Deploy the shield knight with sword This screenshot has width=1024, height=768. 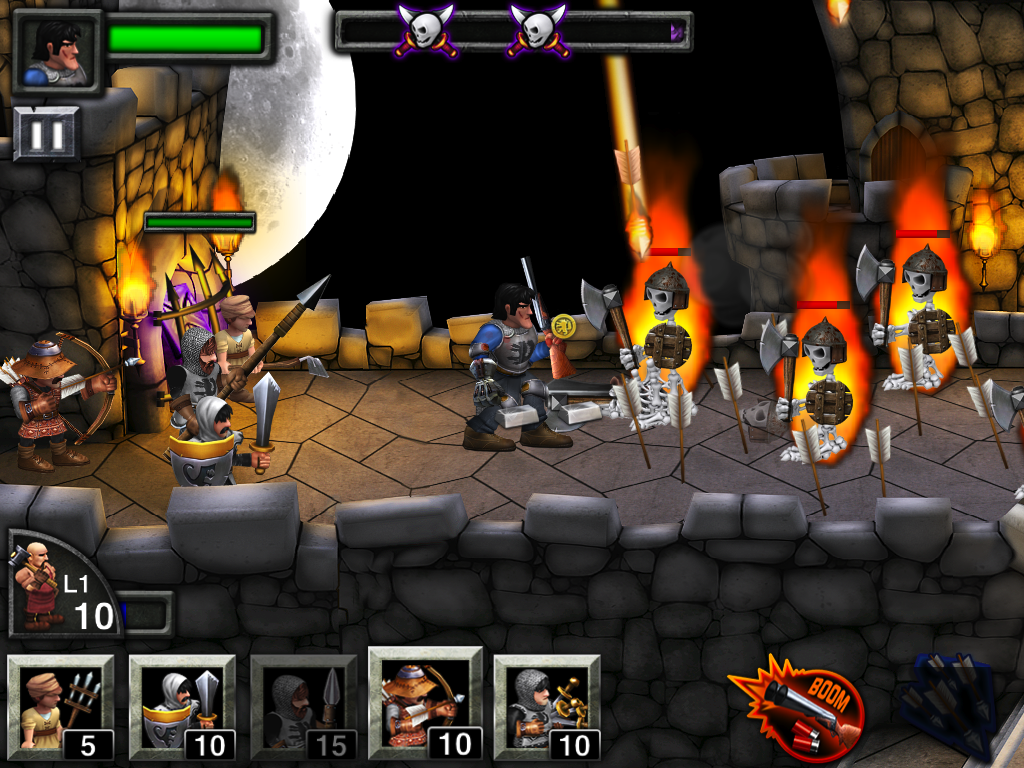click(x=182, y=707)
